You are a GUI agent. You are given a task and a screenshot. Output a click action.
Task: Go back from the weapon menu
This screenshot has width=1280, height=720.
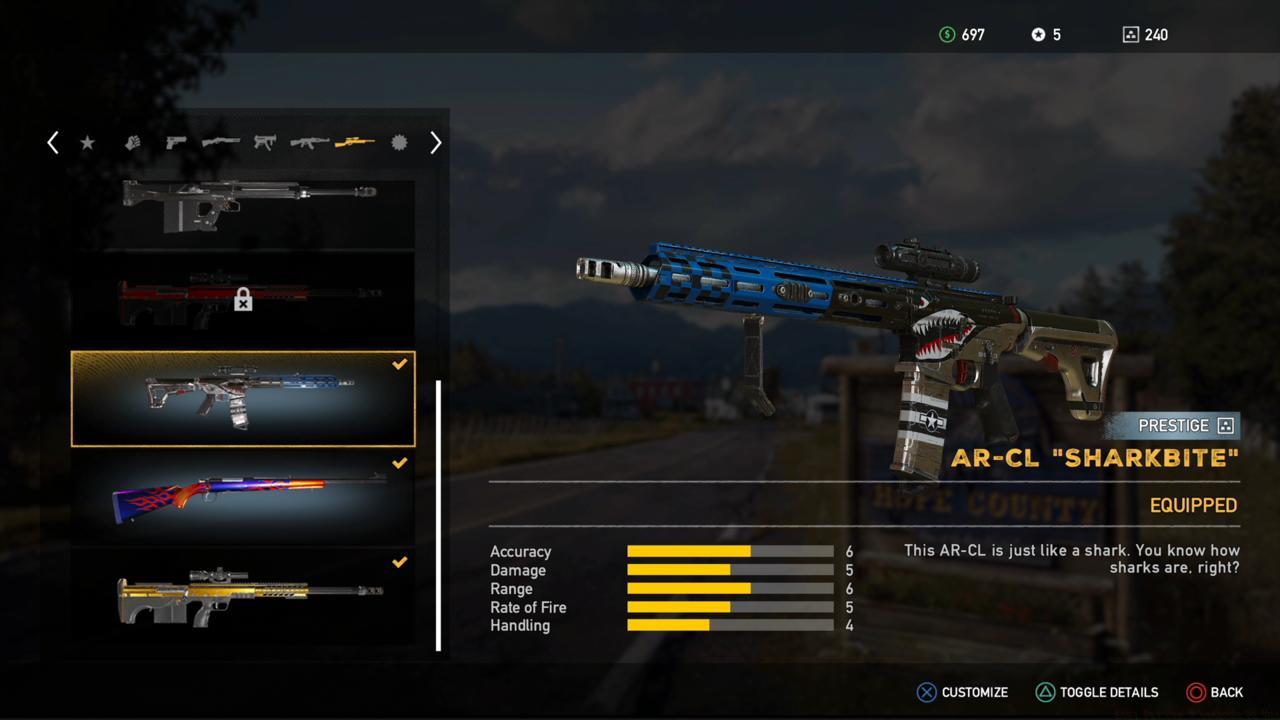coord(1215,692)
